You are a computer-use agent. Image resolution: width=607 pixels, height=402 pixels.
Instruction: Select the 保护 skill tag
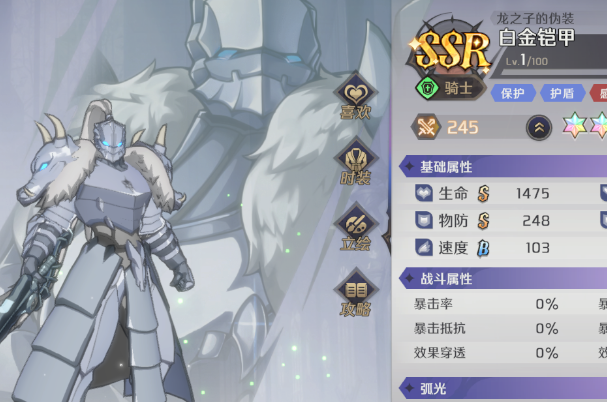[x=513, y=93]
